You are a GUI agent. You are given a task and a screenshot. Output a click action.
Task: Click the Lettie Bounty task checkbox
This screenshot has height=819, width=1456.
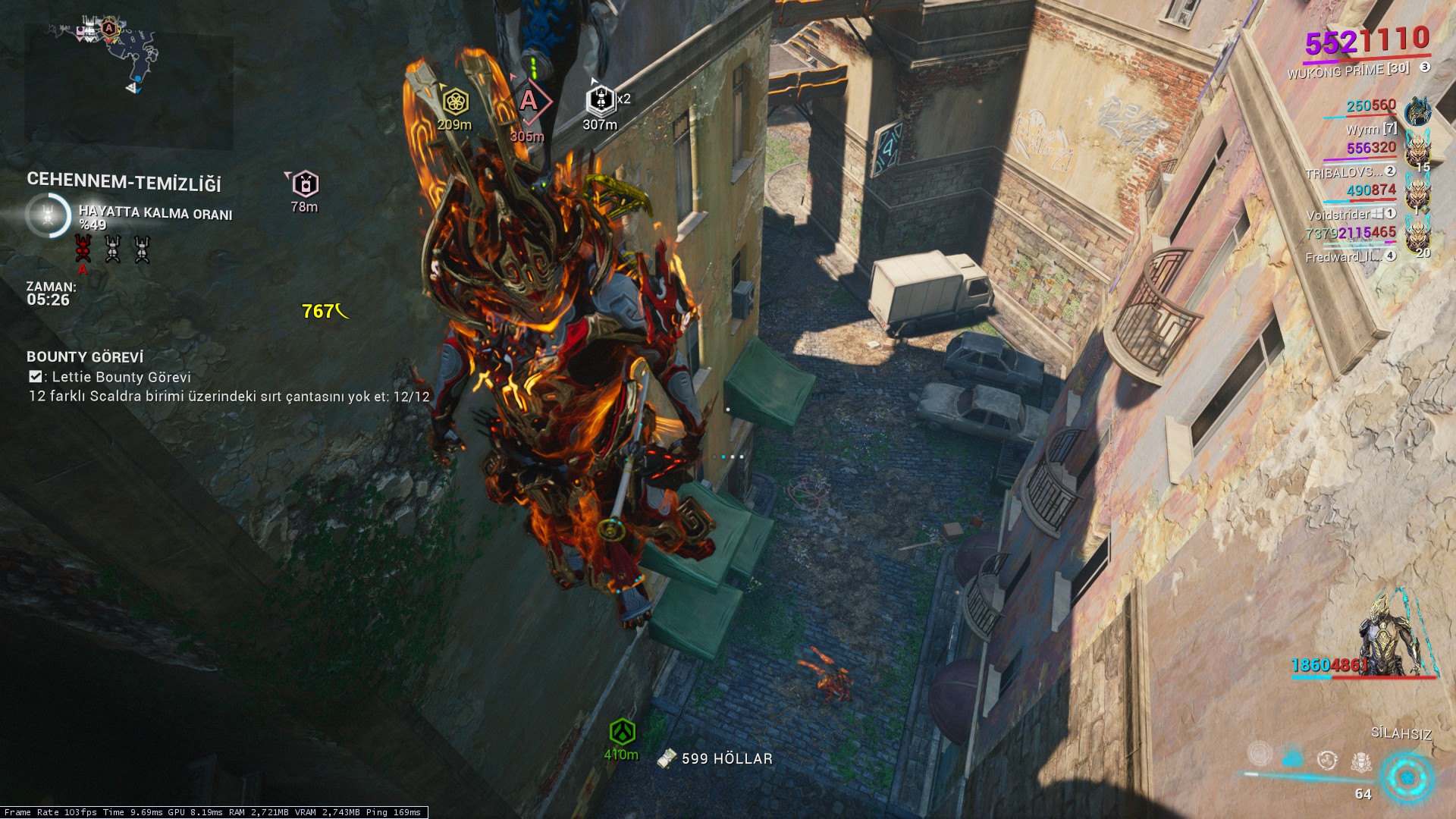tap(35, 377)
